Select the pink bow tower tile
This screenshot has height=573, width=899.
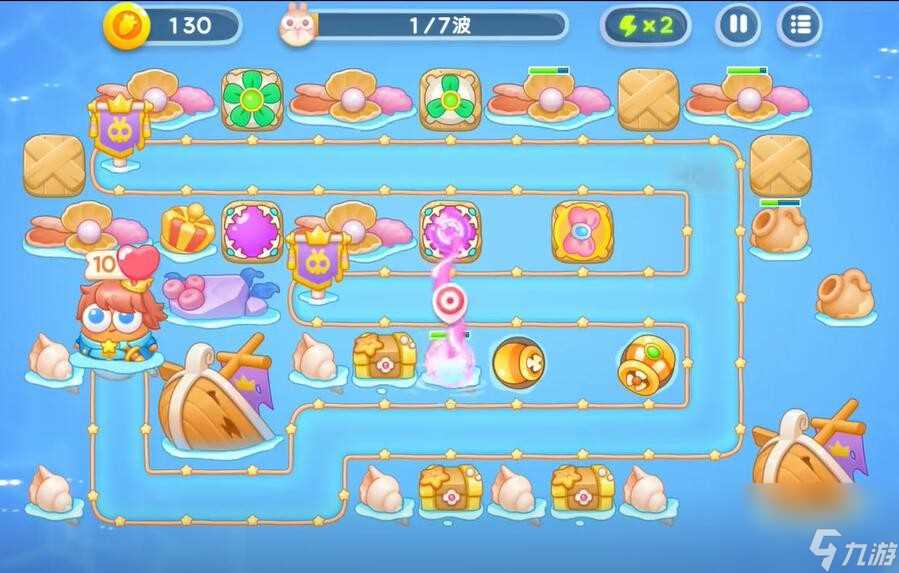click(582, 232)
